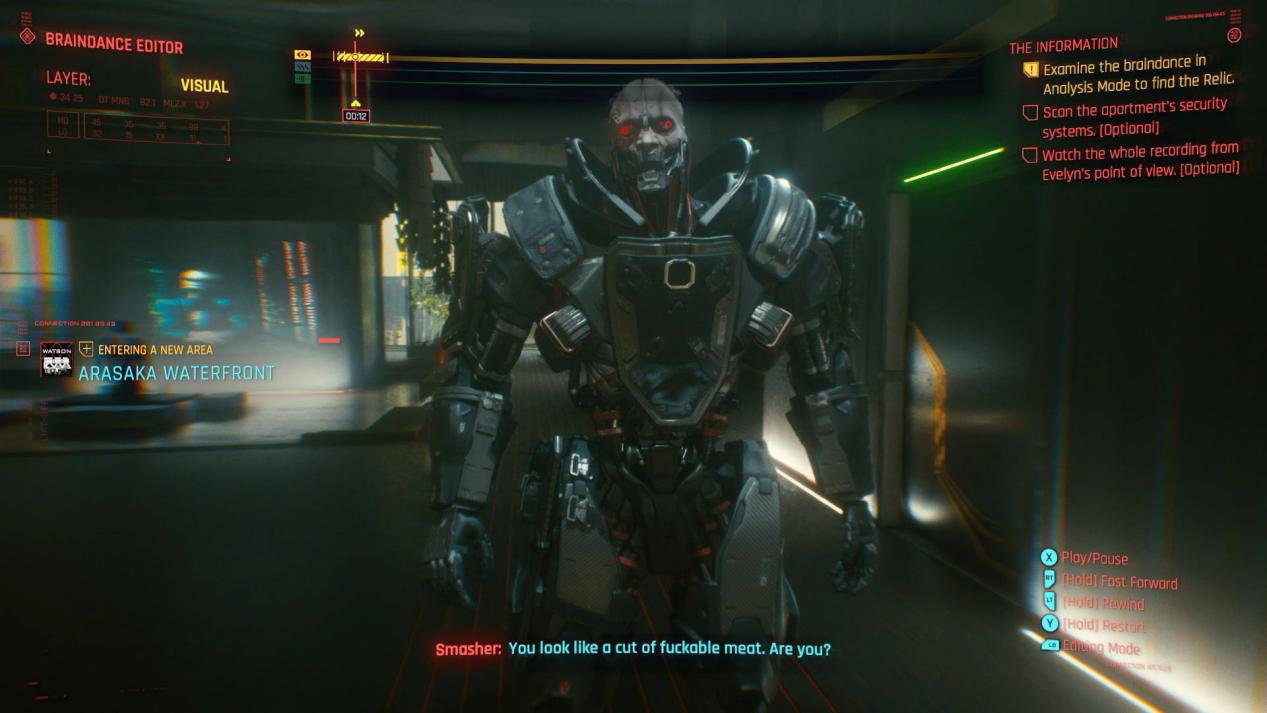Click the striped segment on the visual timeline

click(x=360, y=57)
